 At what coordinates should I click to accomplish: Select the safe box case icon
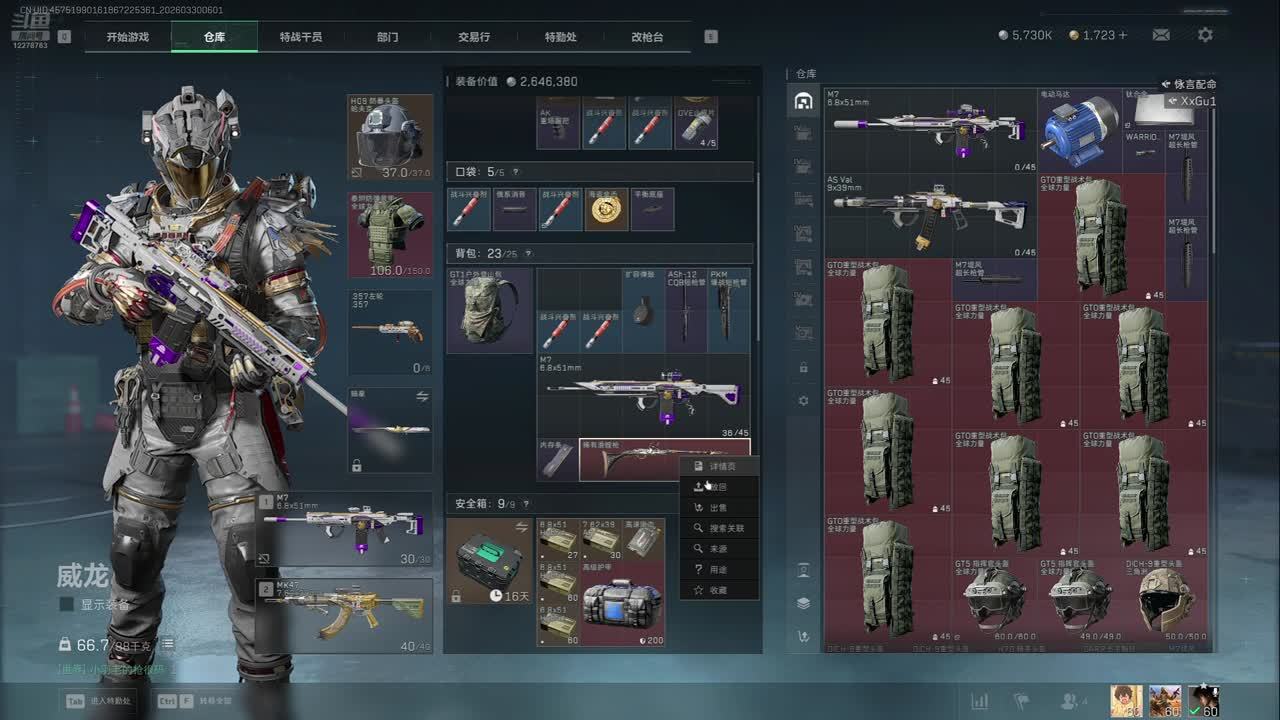coord(489,560)
